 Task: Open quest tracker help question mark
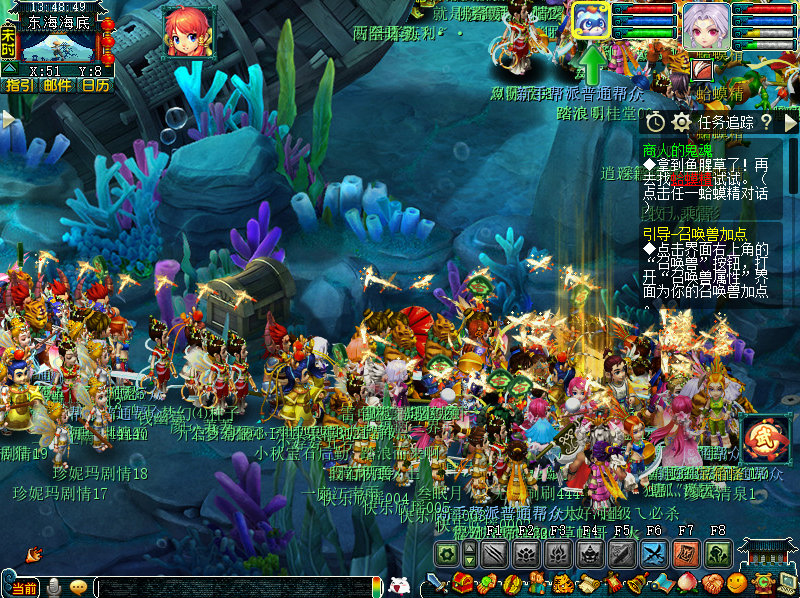tap(766, 122)
